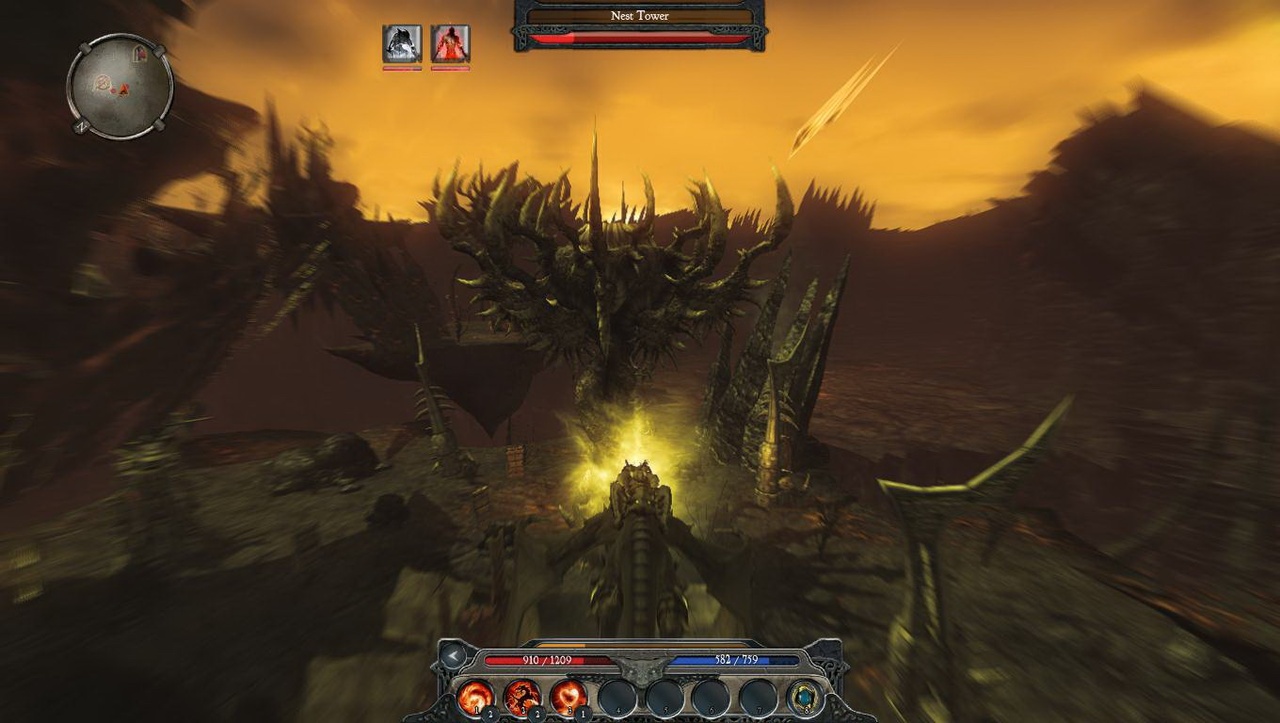Select the amulet item in hotbar slot 8
The image size is (1280, 723).
click(x=804, y=697)
